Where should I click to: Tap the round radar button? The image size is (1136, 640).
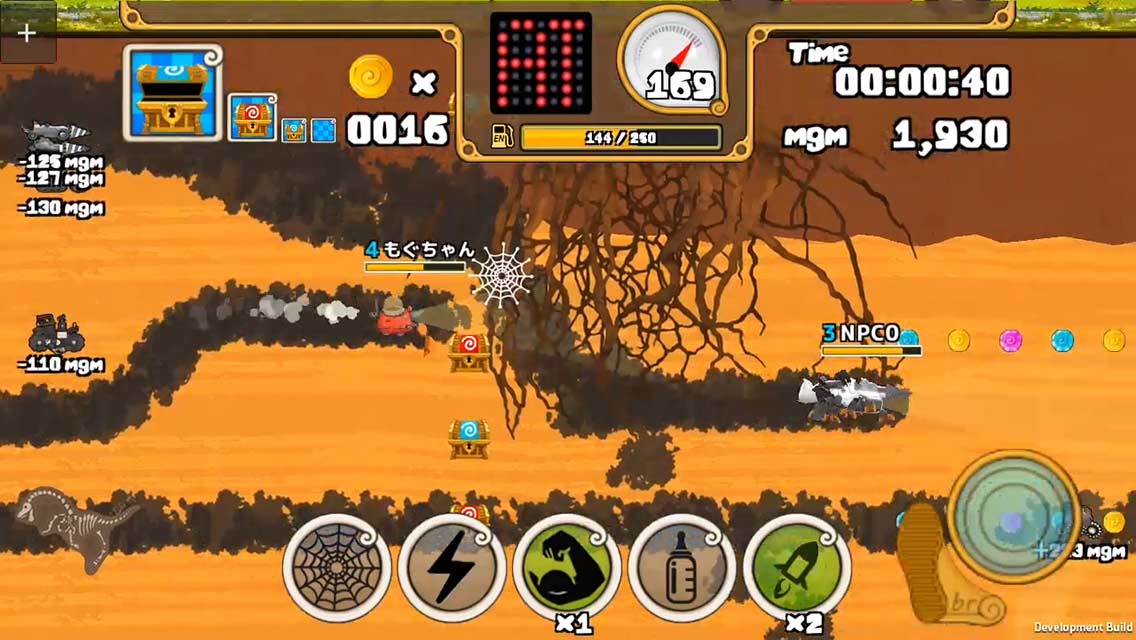(1012, 515)
